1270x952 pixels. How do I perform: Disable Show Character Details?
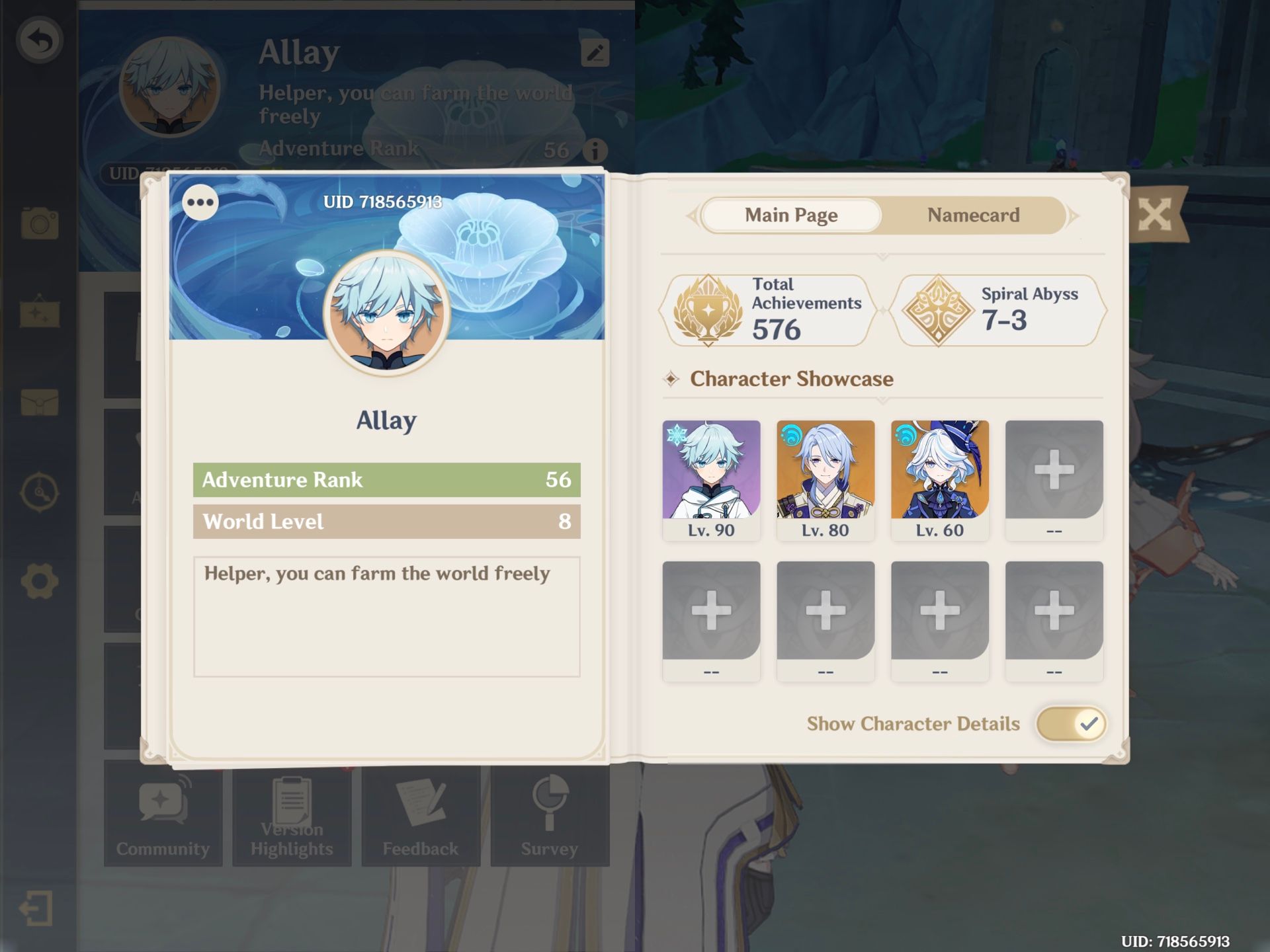point(1070,723)
